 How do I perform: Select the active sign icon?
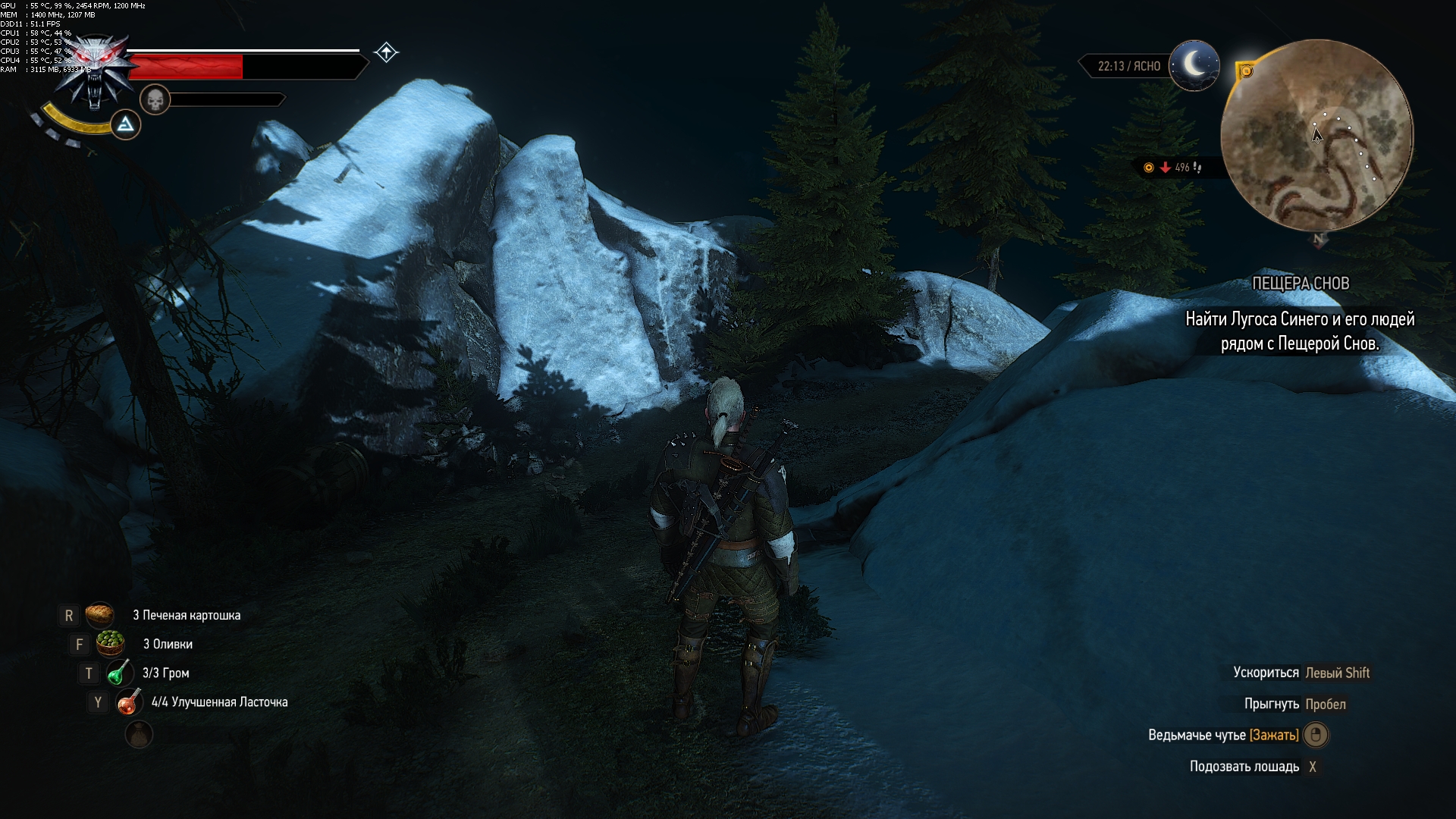tap(126, 124)
